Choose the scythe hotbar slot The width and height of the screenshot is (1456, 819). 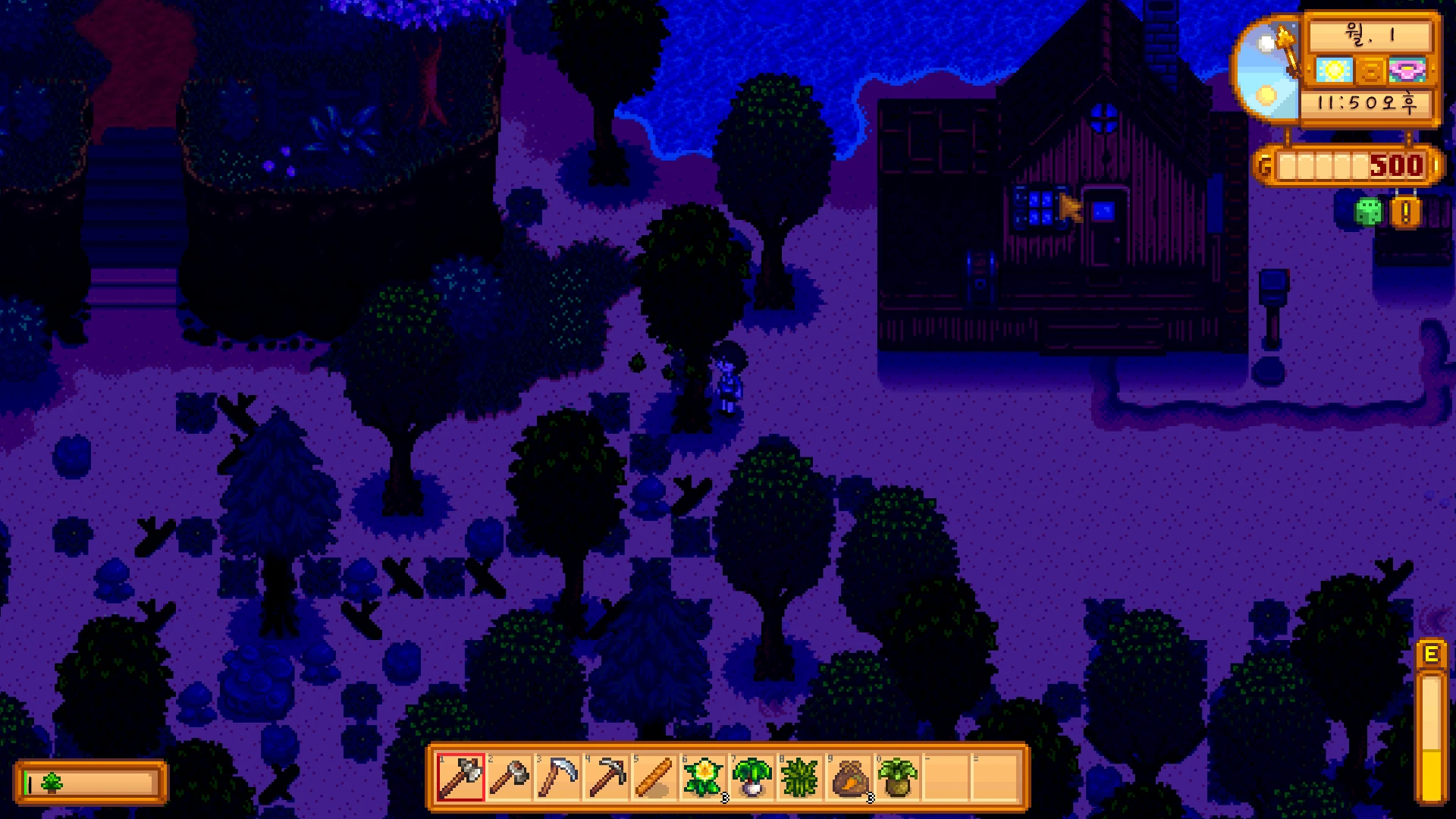pyautogui.click(x=557, y=777)
